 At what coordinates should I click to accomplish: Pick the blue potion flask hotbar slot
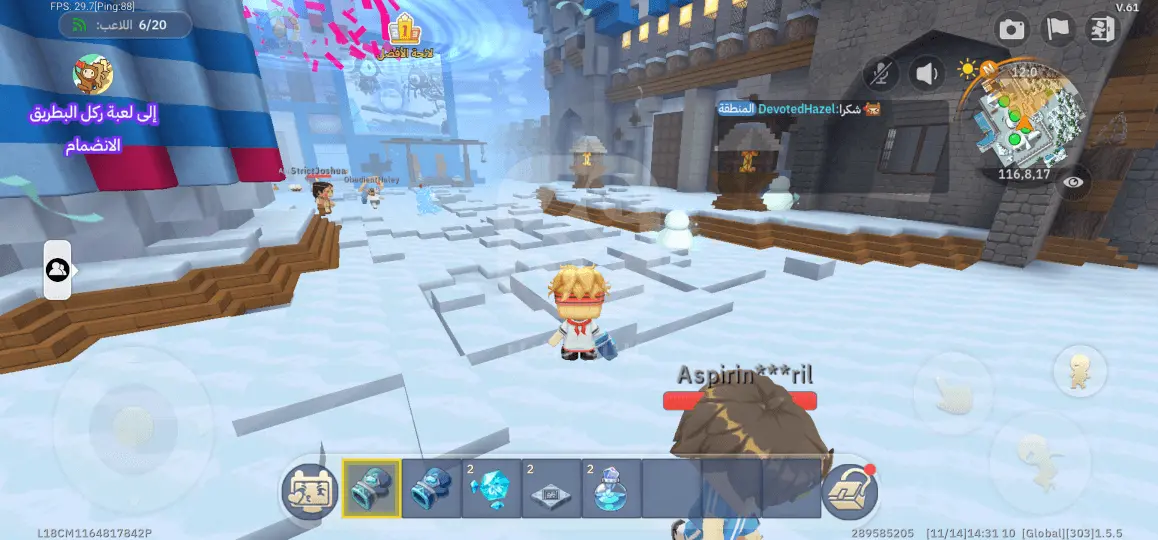(611, 489)
